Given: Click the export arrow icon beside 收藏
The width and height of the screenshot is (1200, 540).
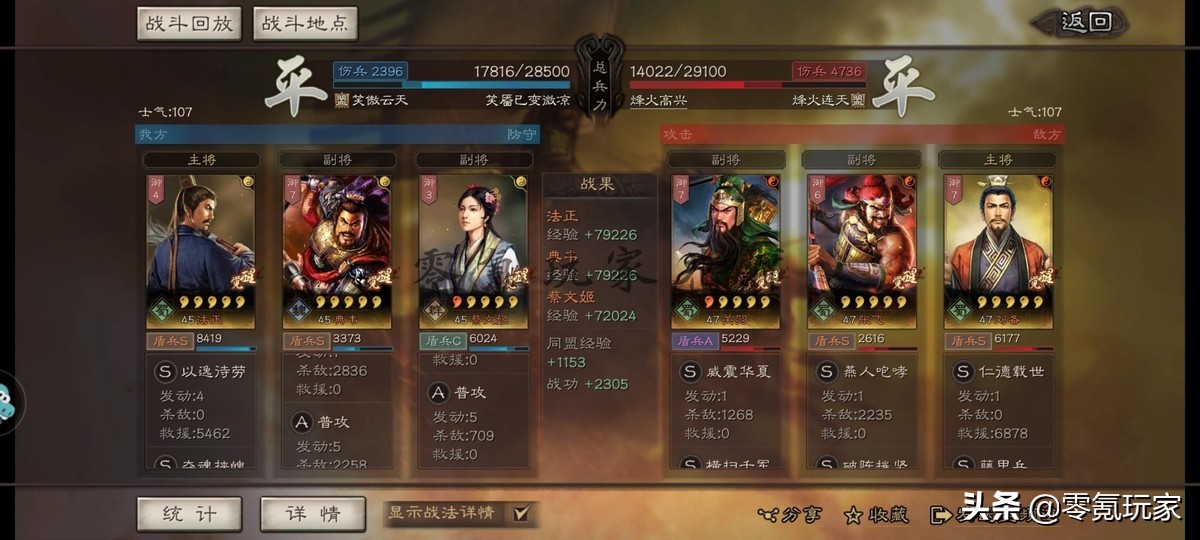Looking at the screenshot, I should pyautogui.click(x=940, y=515).
